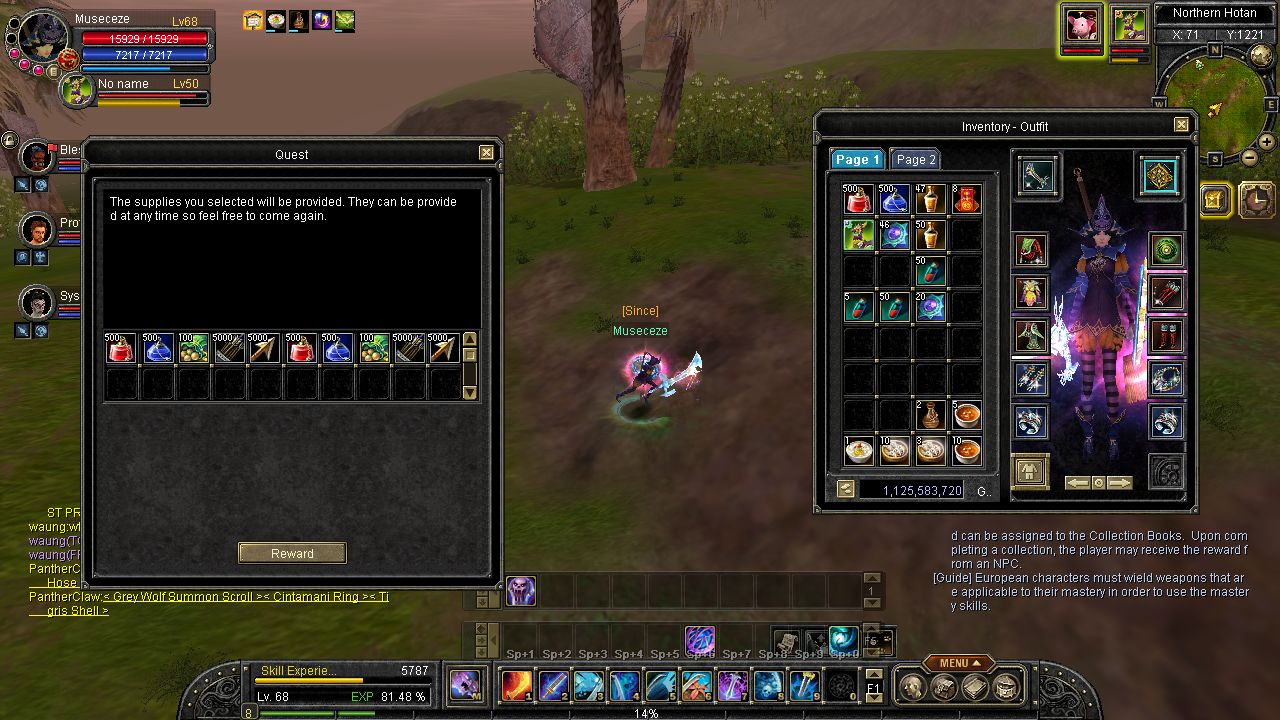Use the skull skill in hotbar slot 8
This screenshot has height=720, width=1280.
769,685
